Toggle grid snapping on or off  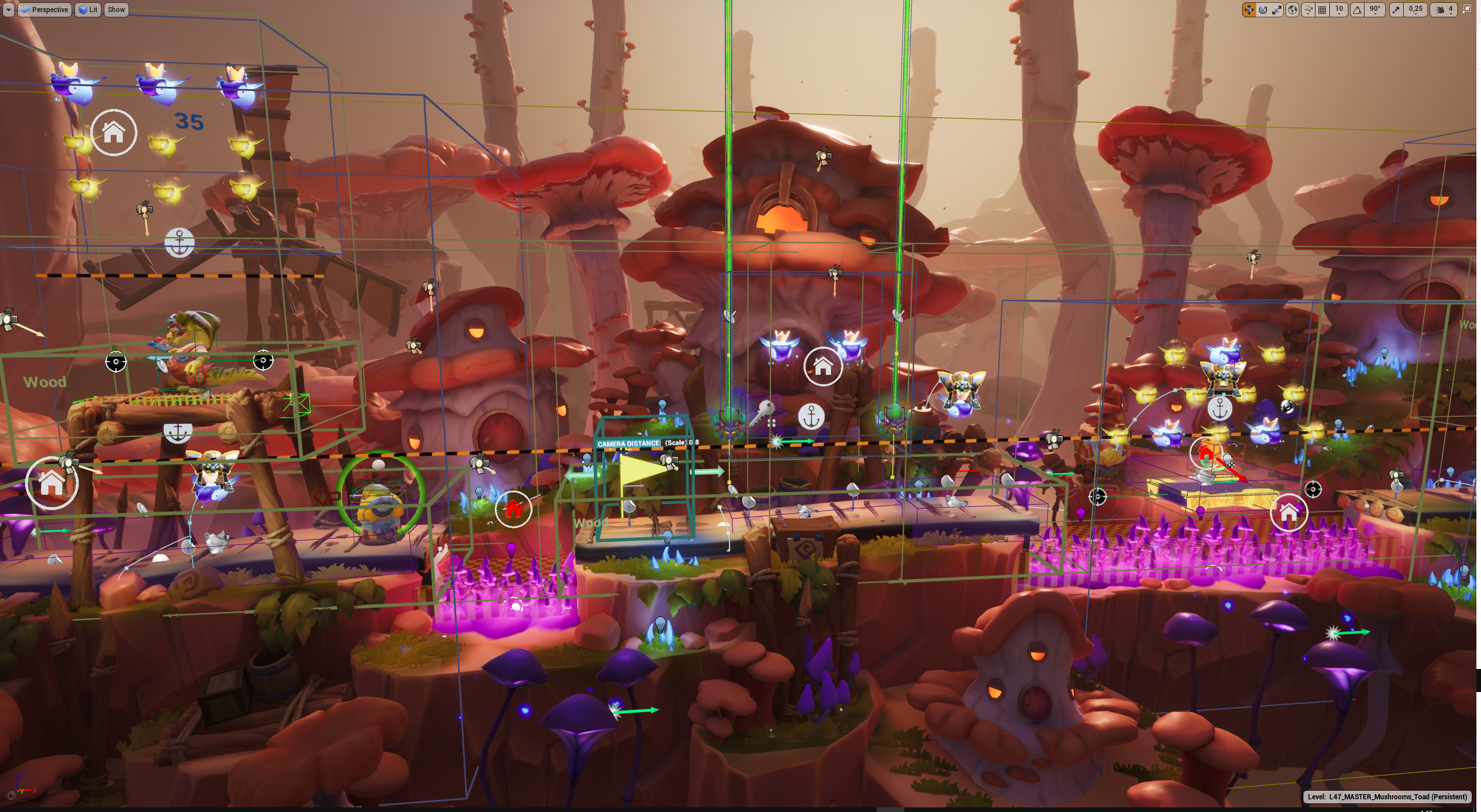[x=1322, y=10]
